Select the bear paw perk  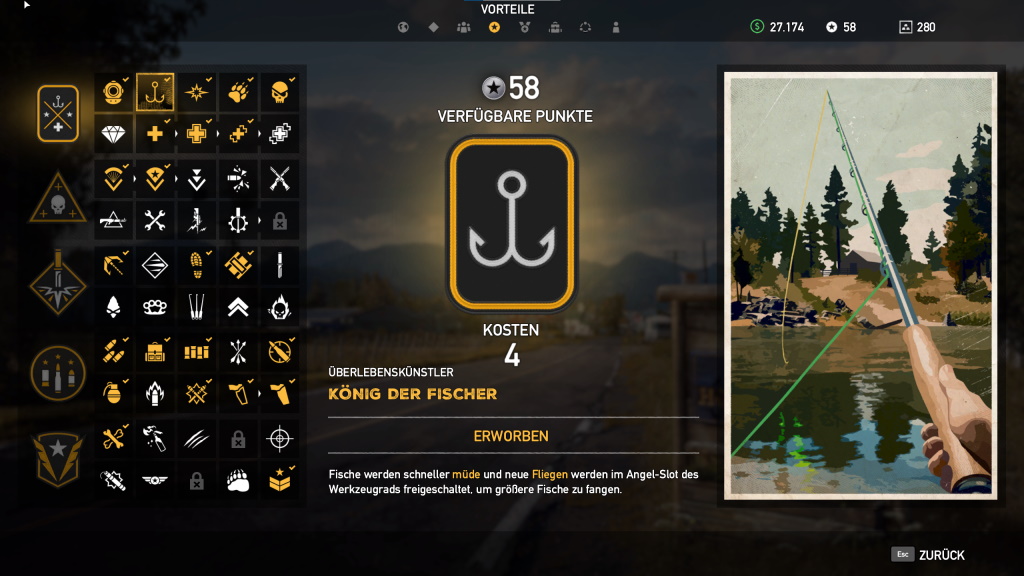coord(237,480)
